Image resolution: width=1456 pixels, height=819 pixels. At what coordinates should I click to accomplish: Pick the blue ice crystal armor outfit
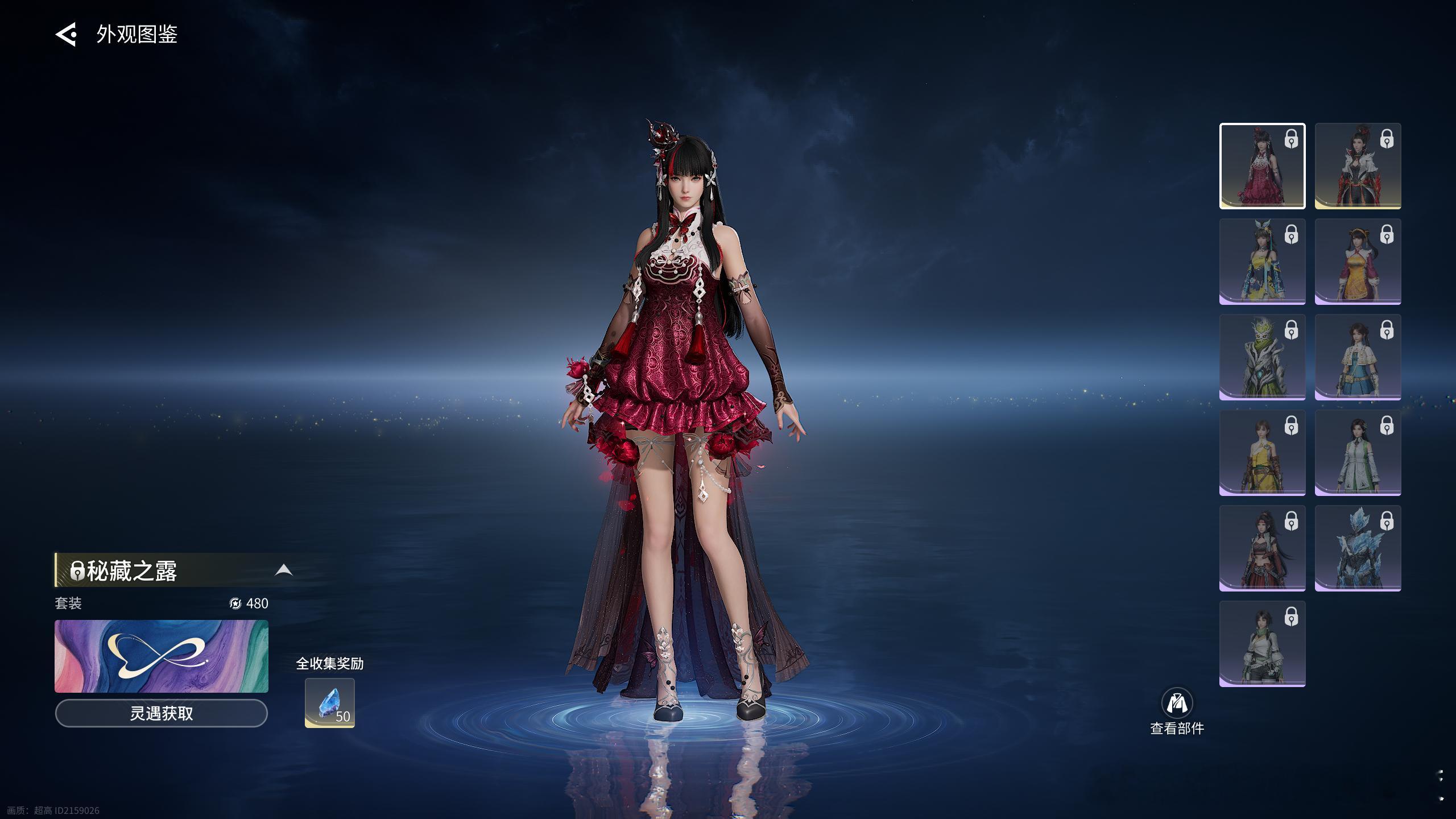(x=1358, y=548)
